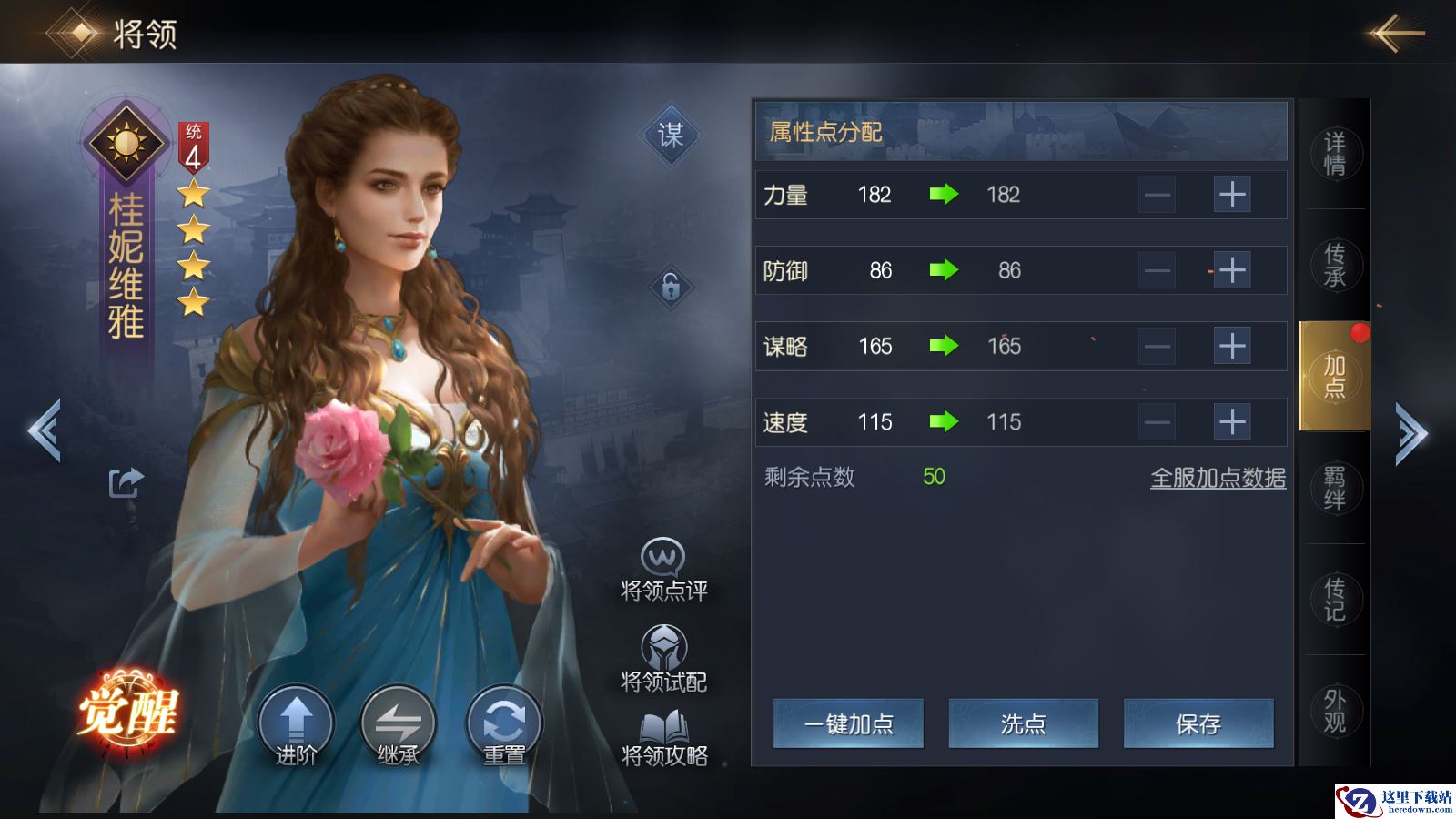Switch to the 外观 tab

point(1334,711)
